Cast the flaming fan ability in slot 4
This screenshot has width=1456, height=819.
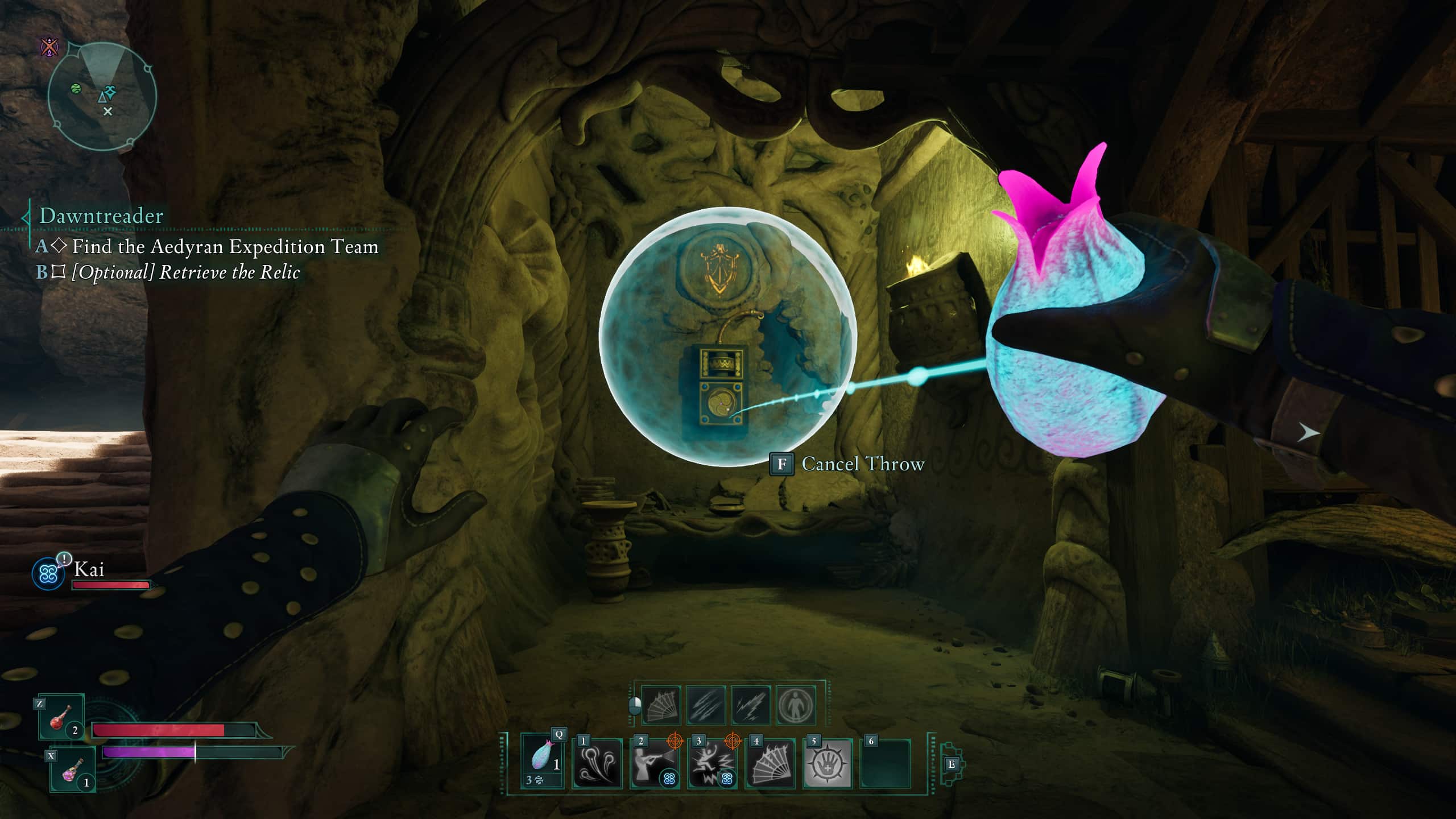click(770, 764)
